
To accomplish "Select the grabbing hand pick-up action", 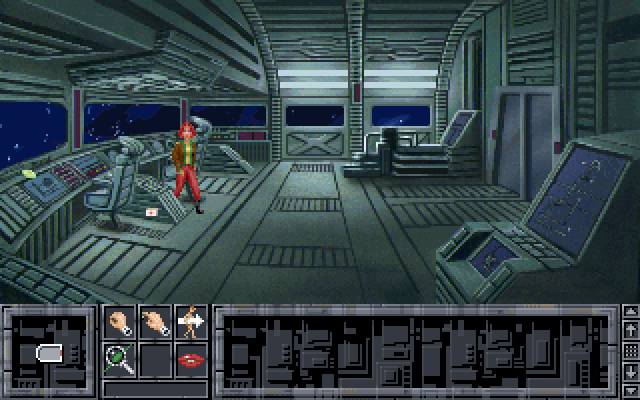I will pyautogui.click(x=119, y=322).
